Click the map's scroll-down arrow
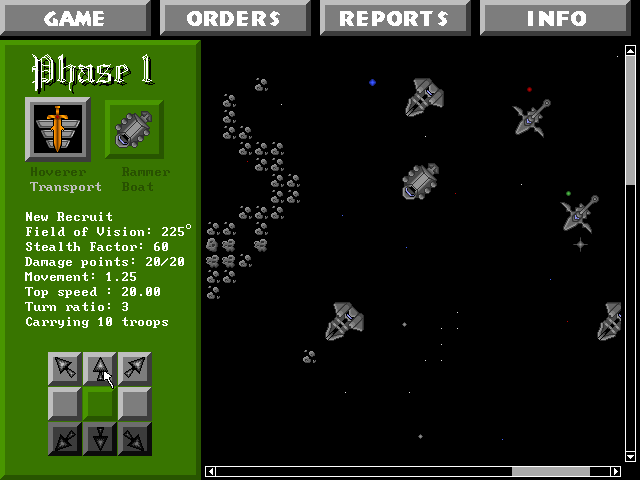This screenshot has height=480, width=640. coord(630,455)
